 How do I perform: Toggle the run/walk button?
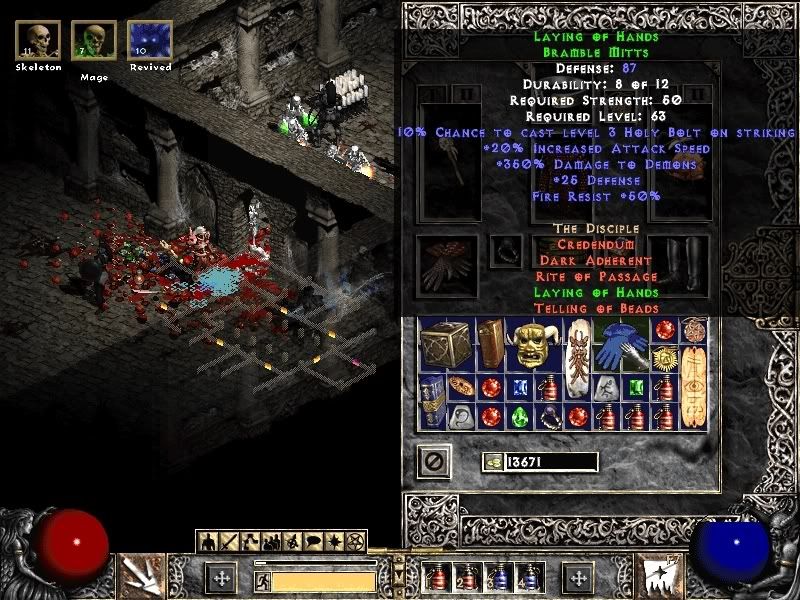[x=260, y=579]
